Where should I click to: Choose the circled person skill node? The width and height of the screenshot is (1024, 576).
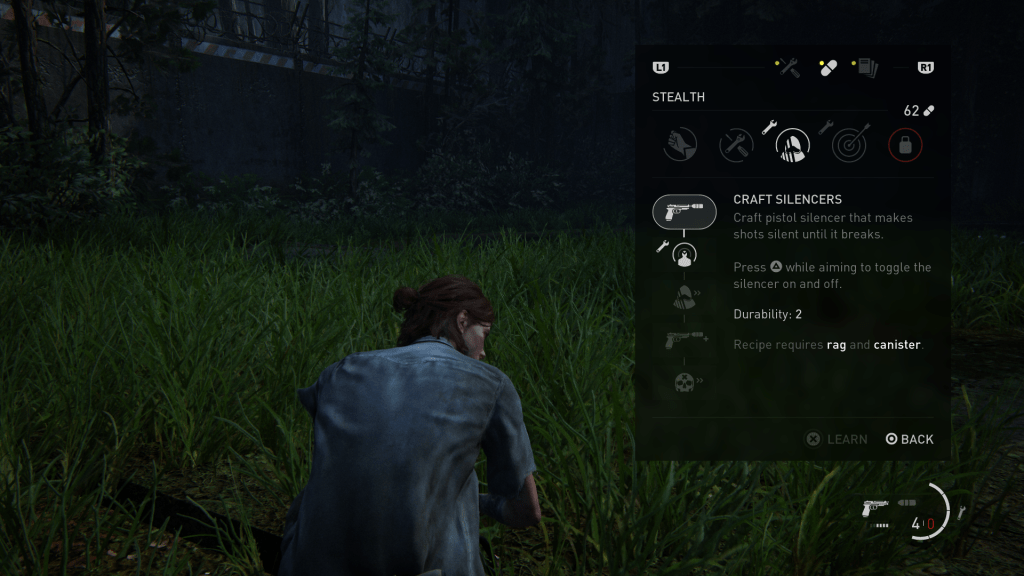[x=684, y=255]
